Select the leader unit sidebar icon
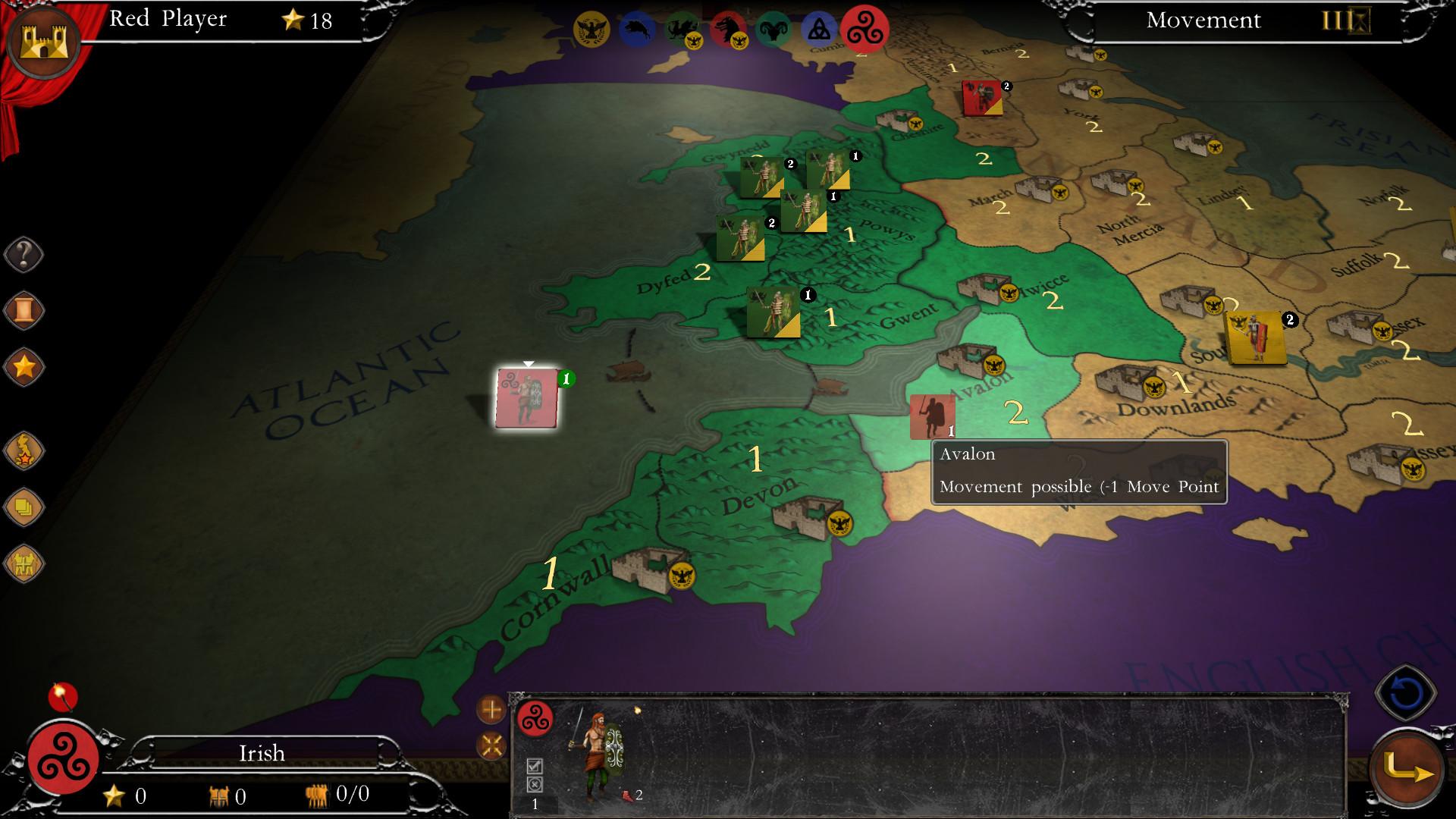The image size is (1456, 819). 24,449
